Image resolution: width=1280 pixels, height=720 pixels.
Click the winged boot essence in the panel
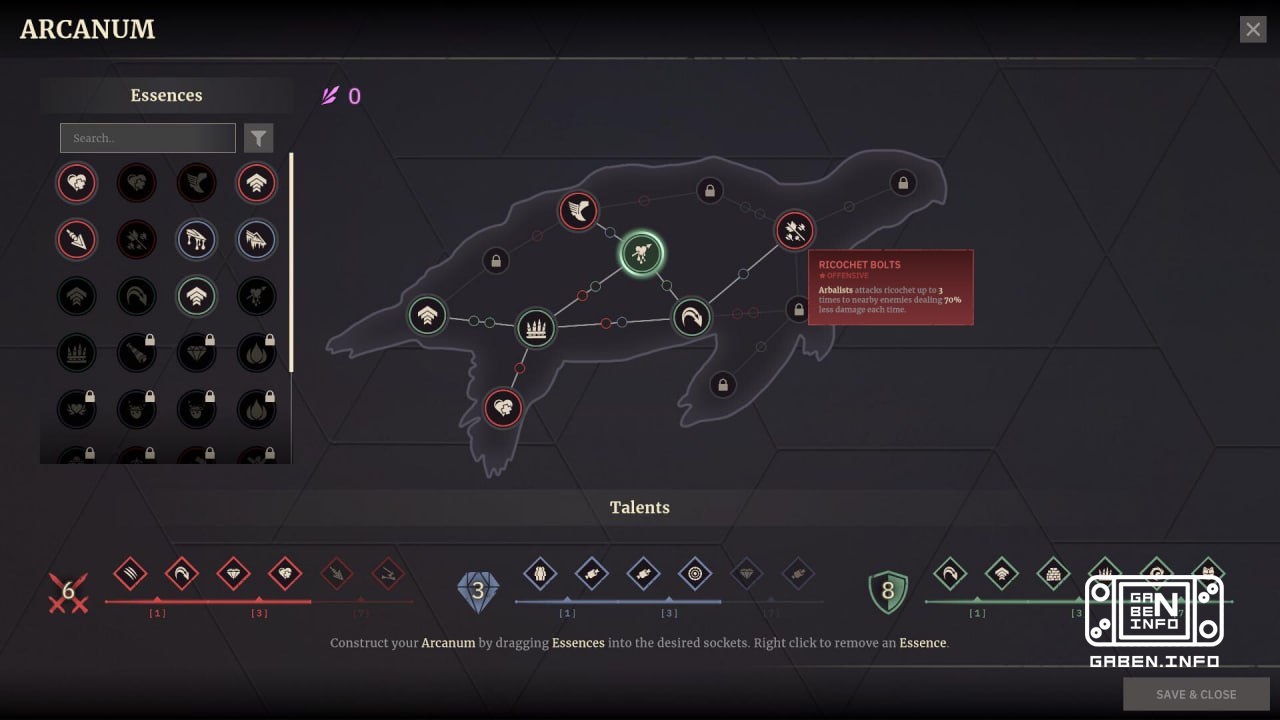[197, 183]
